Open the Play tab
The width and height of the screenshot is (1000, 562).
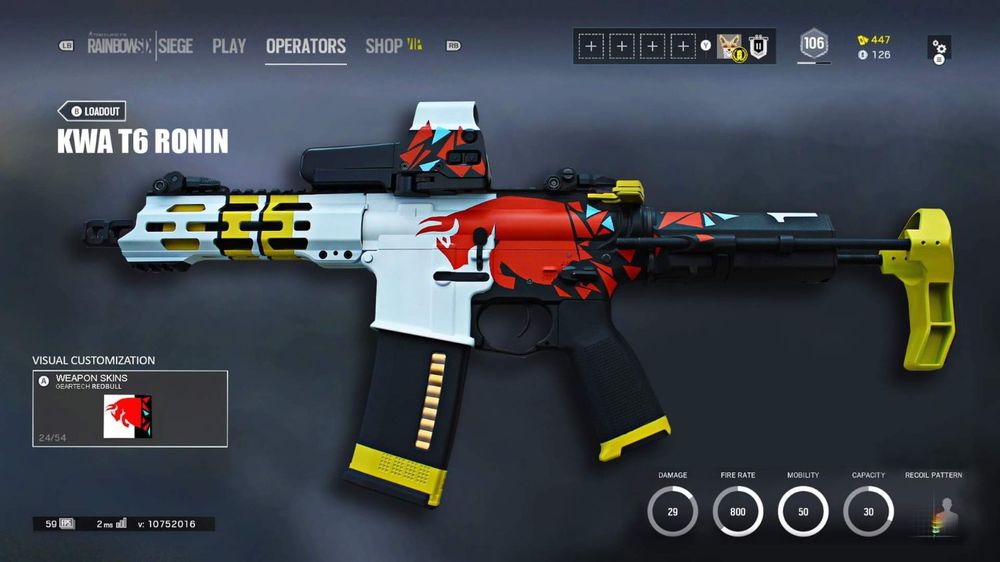point(229,46)
